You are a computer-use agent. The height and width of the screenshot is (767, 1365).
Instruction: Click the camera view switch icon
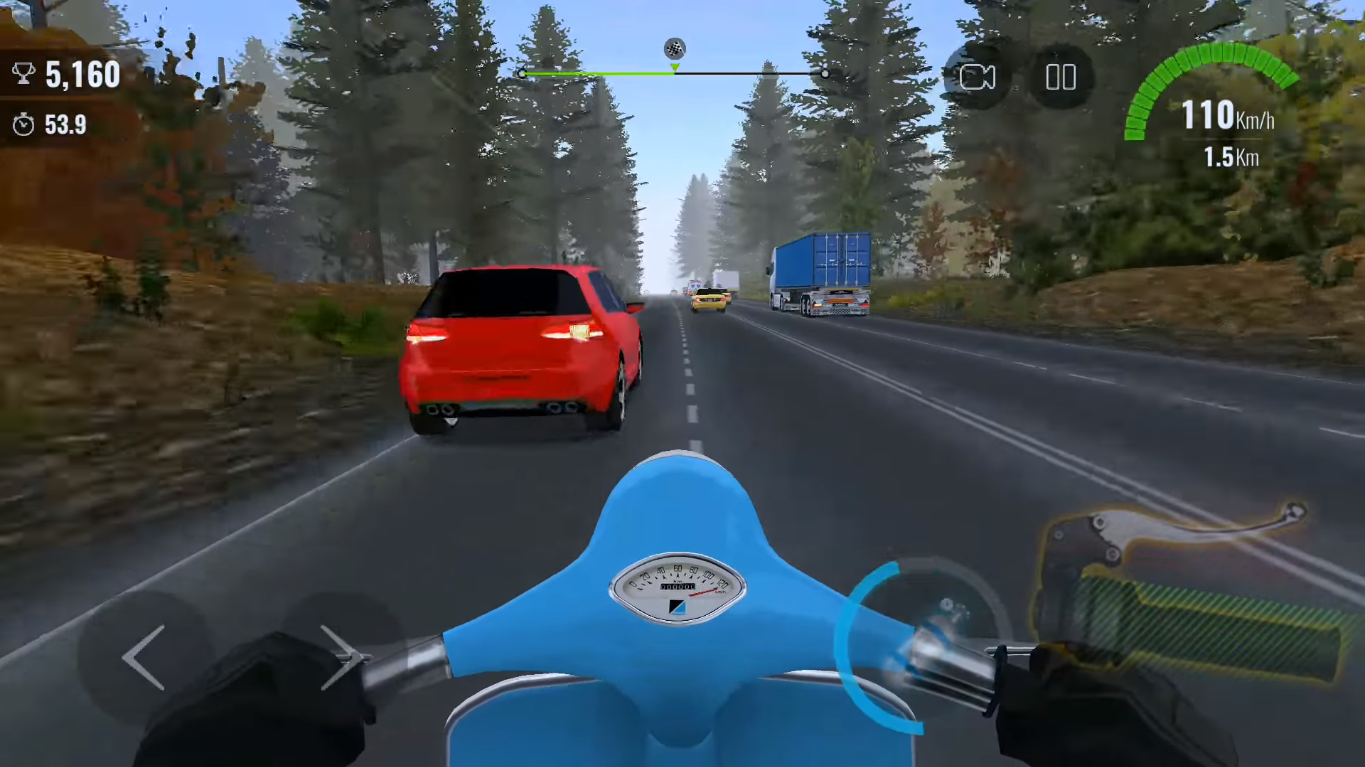point(979,76)
